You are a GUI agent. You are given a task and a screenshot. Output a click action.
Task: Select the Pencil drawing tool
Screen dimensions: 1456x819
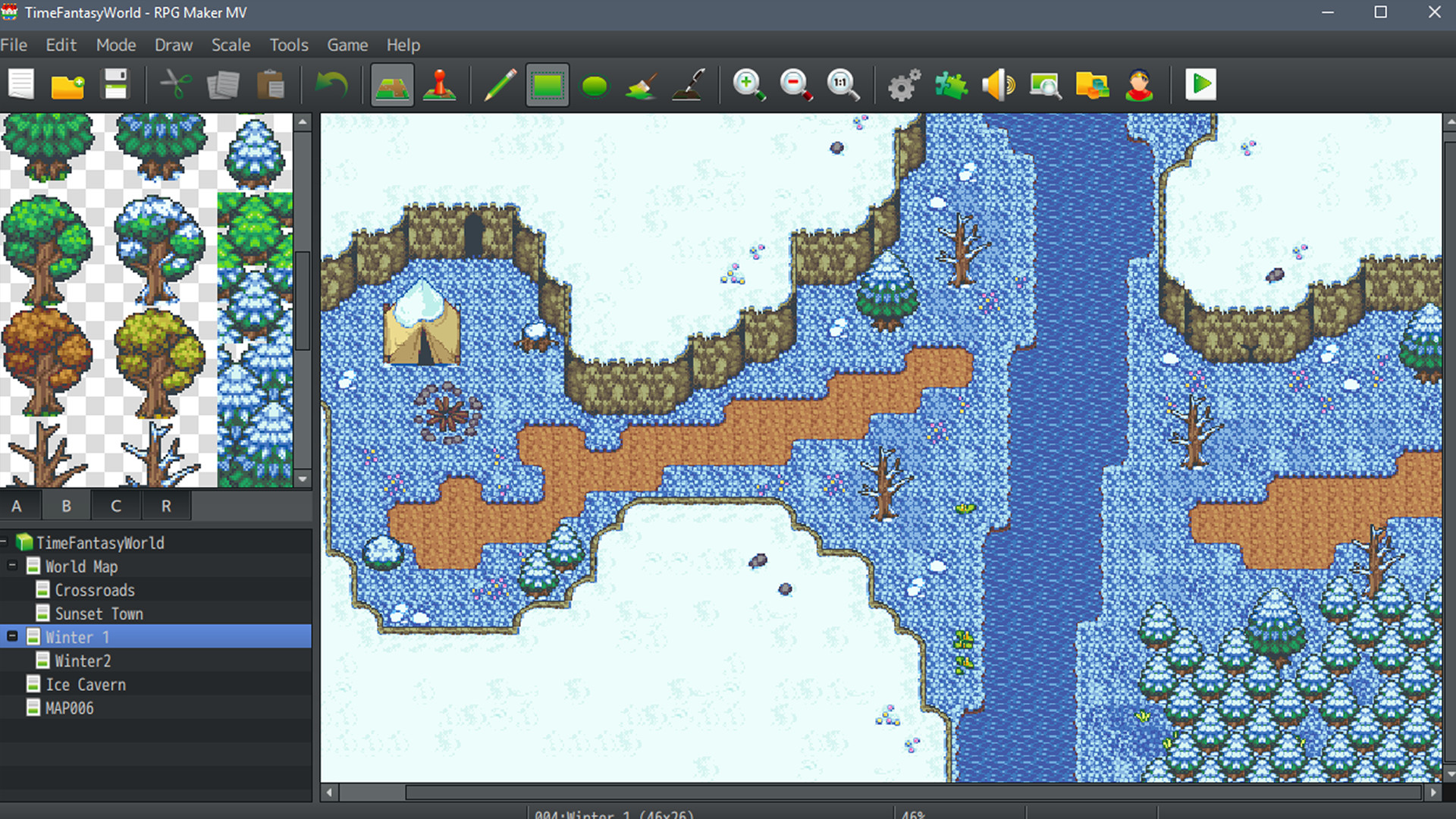(500, 85)
